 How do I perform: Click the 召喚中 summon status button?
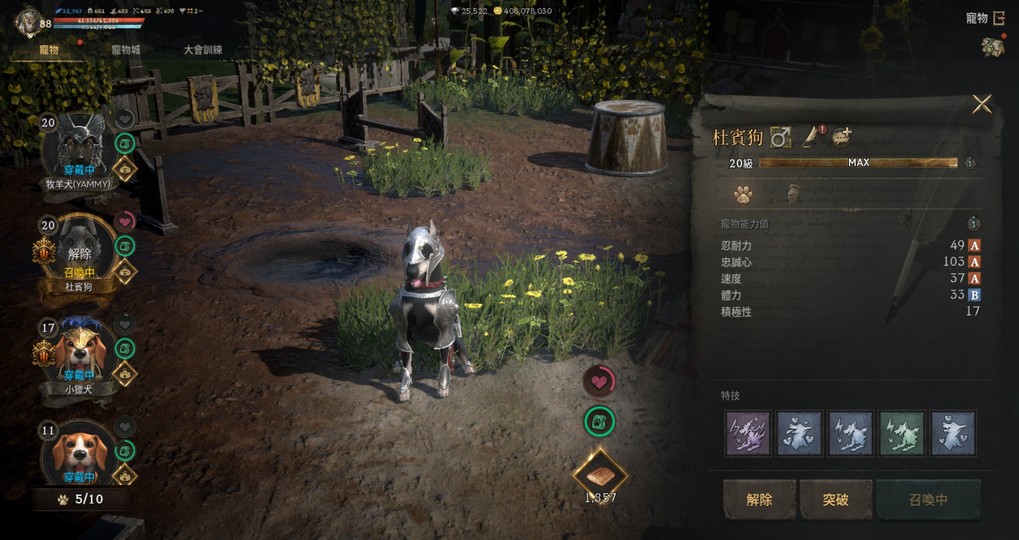pos(927,499)
